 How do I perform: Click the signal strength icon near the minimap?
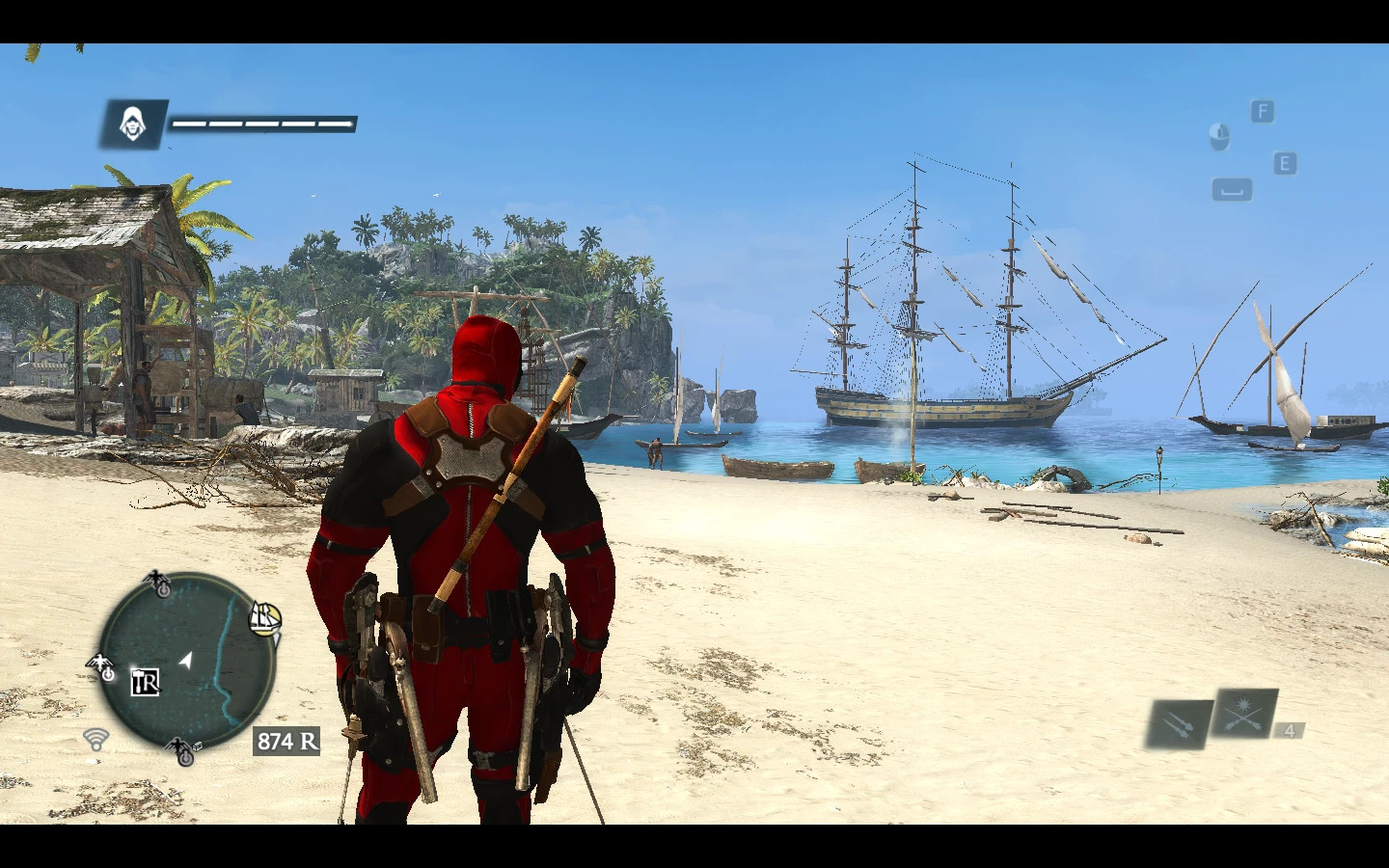95,741
